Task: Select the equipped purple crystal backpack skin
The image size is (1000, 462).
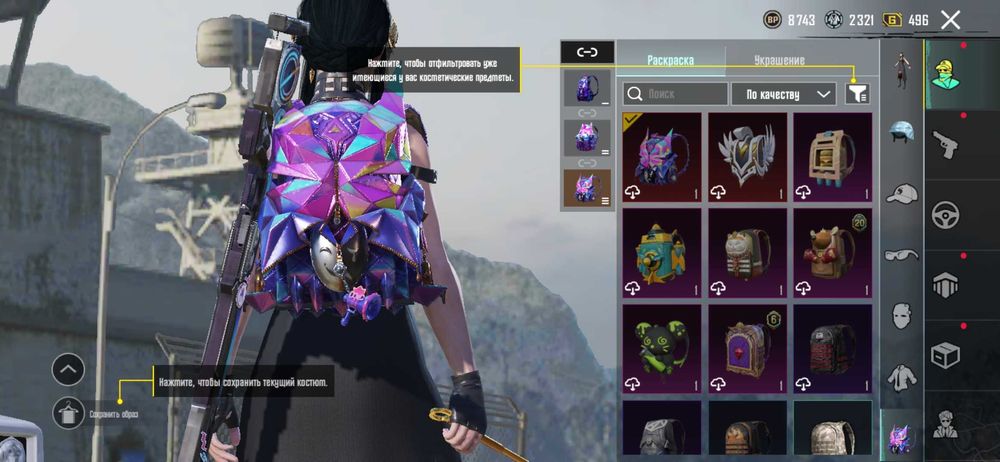Action: point(661,156)
